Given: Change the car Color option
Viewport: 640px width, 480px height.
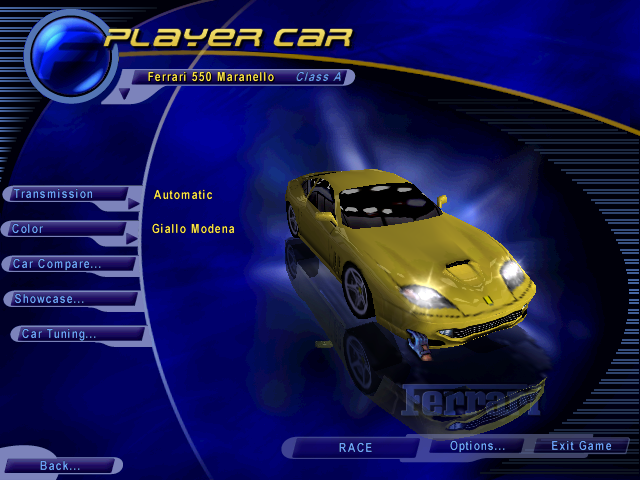Looking at the screenshot, I should tap(66, 229).
